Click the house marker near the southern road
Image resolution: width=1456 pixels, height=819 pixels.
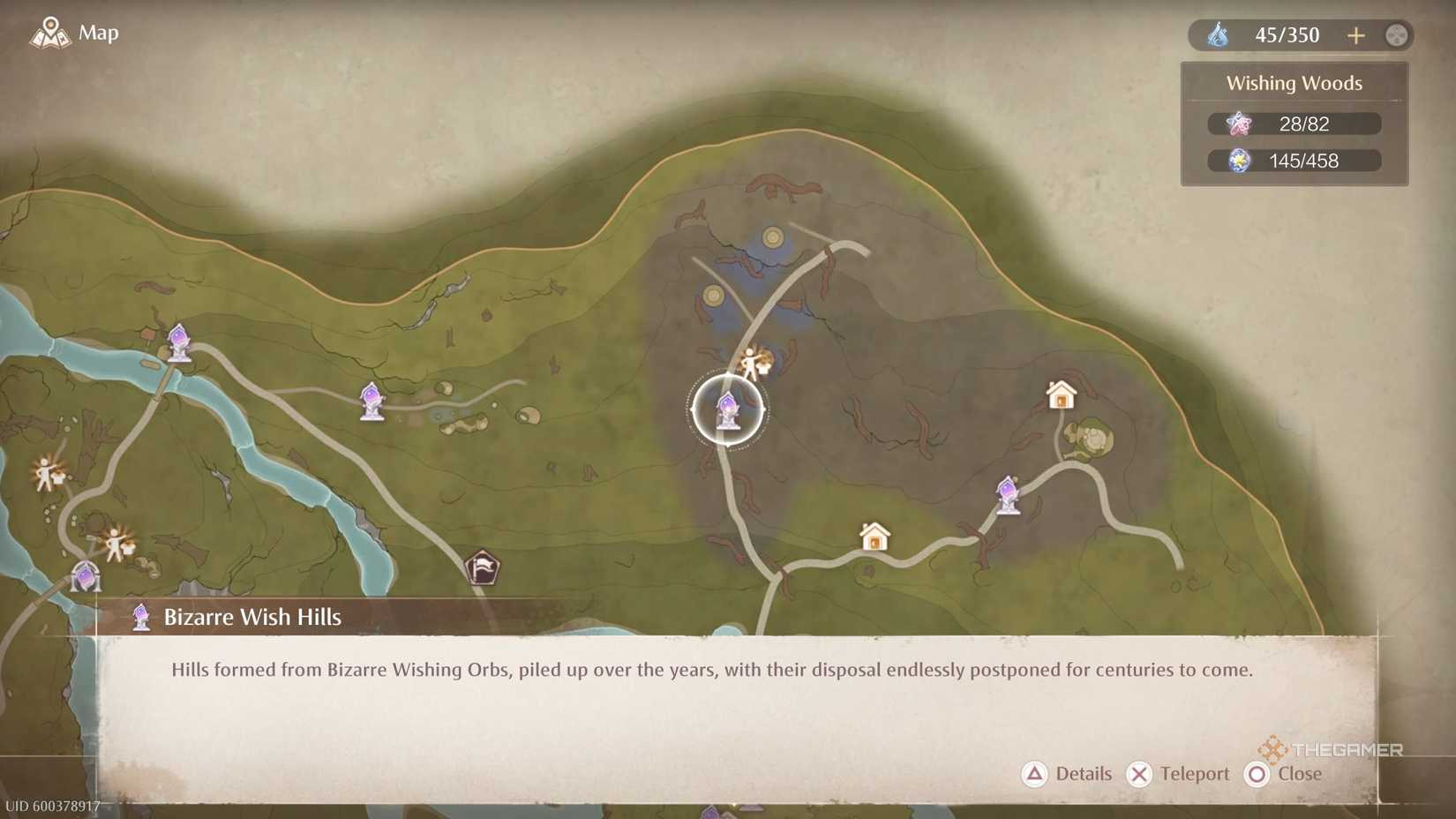(873, 536)
